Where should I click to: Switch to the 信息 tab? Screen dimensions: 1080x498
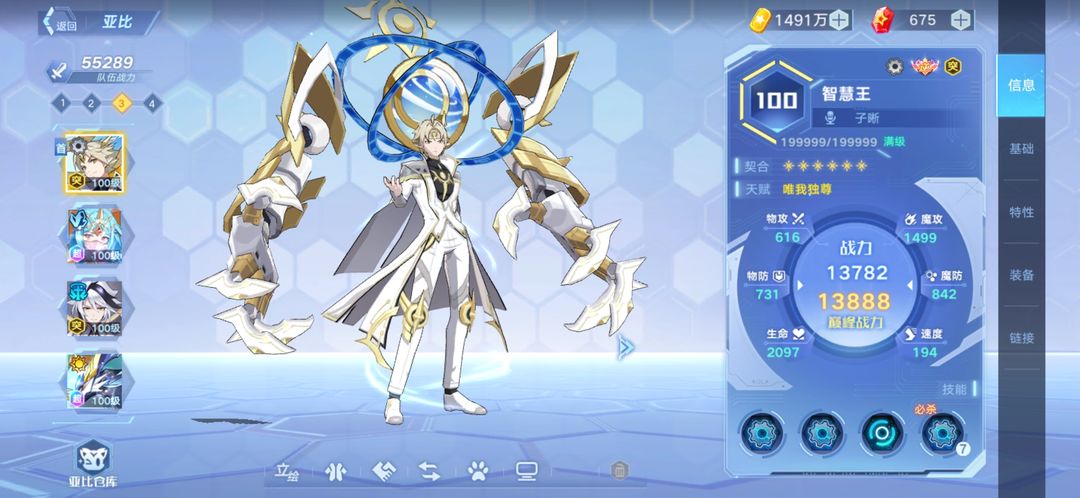1021,85
